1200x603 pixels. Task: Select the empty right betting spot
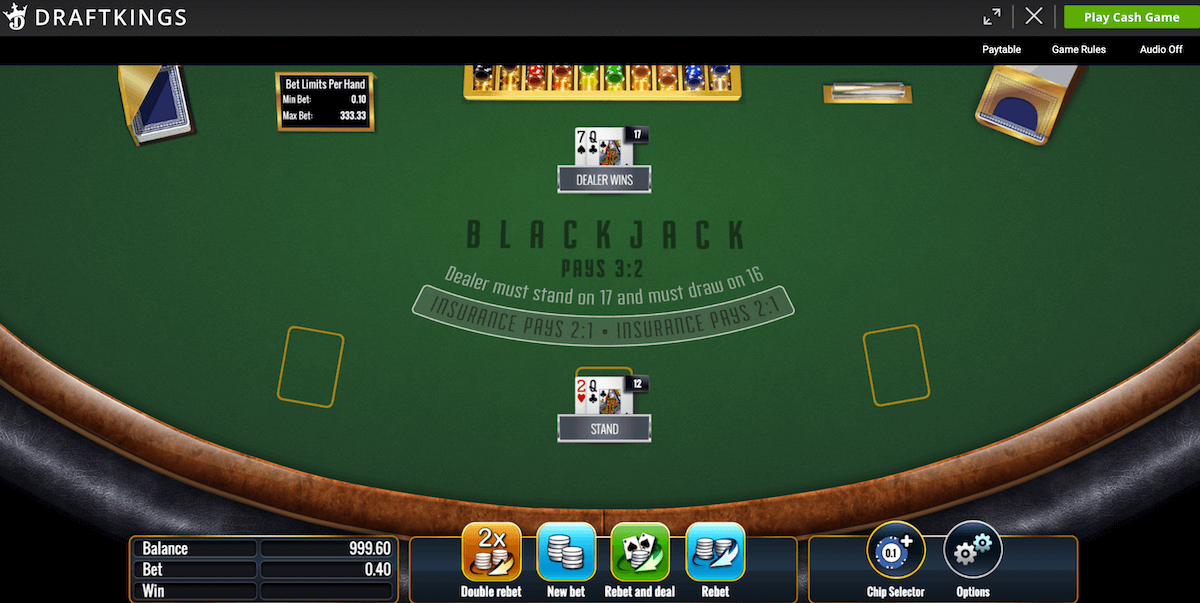[x=896, y=365]
